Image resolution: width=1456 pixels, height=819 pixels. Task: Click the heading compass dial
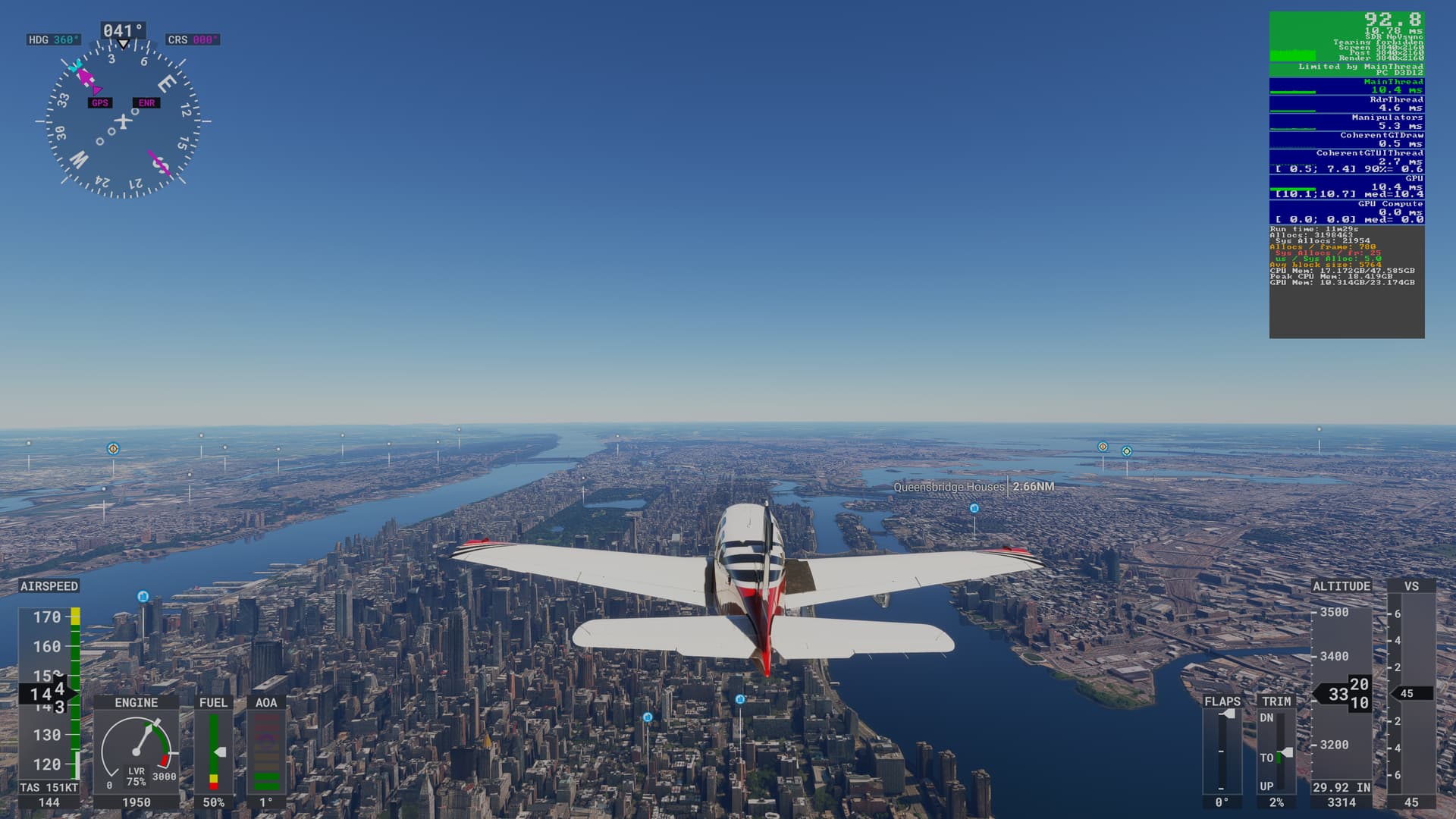(123, 121)
